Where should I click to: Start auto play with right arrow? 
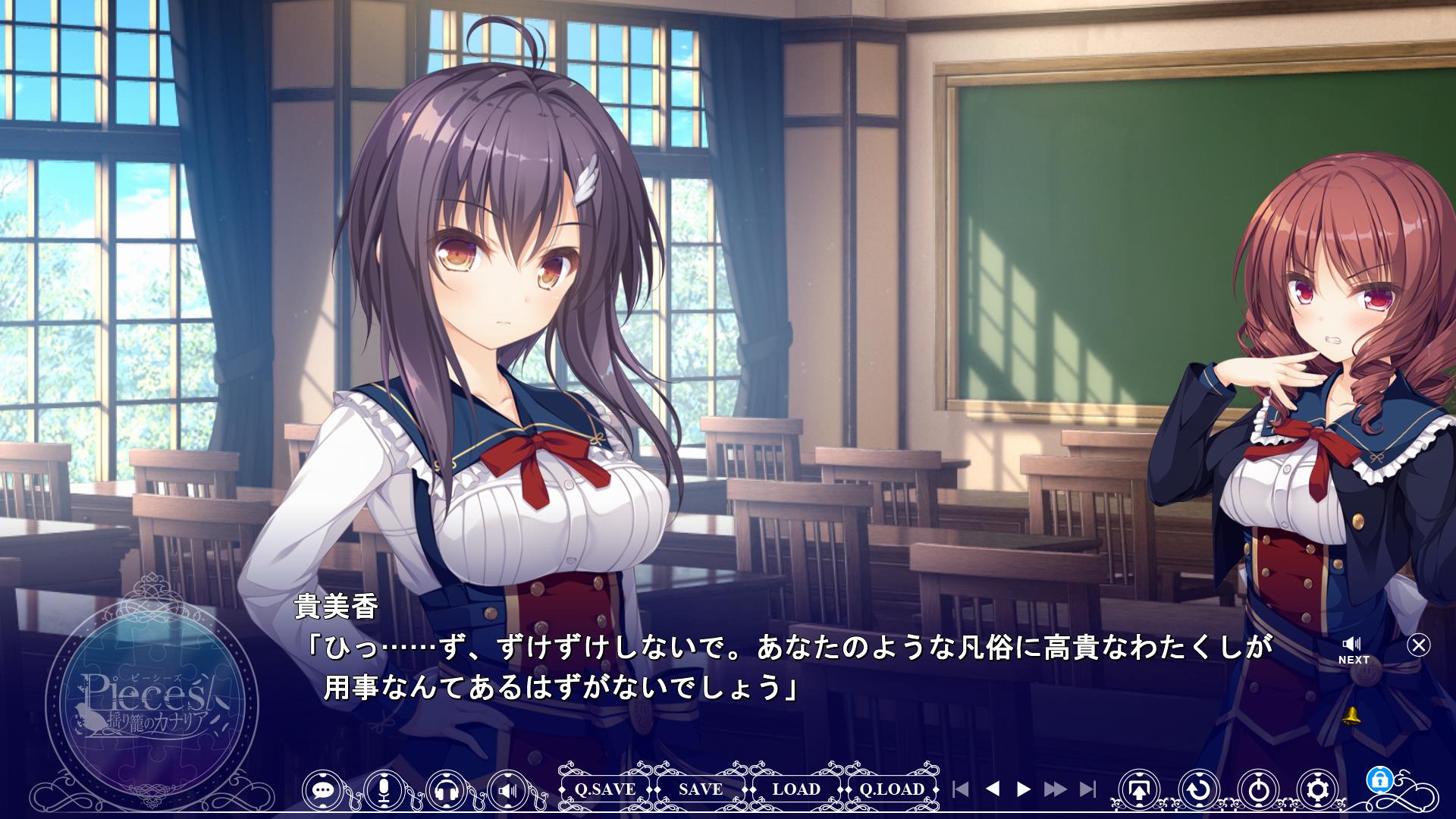(1023, 789)
